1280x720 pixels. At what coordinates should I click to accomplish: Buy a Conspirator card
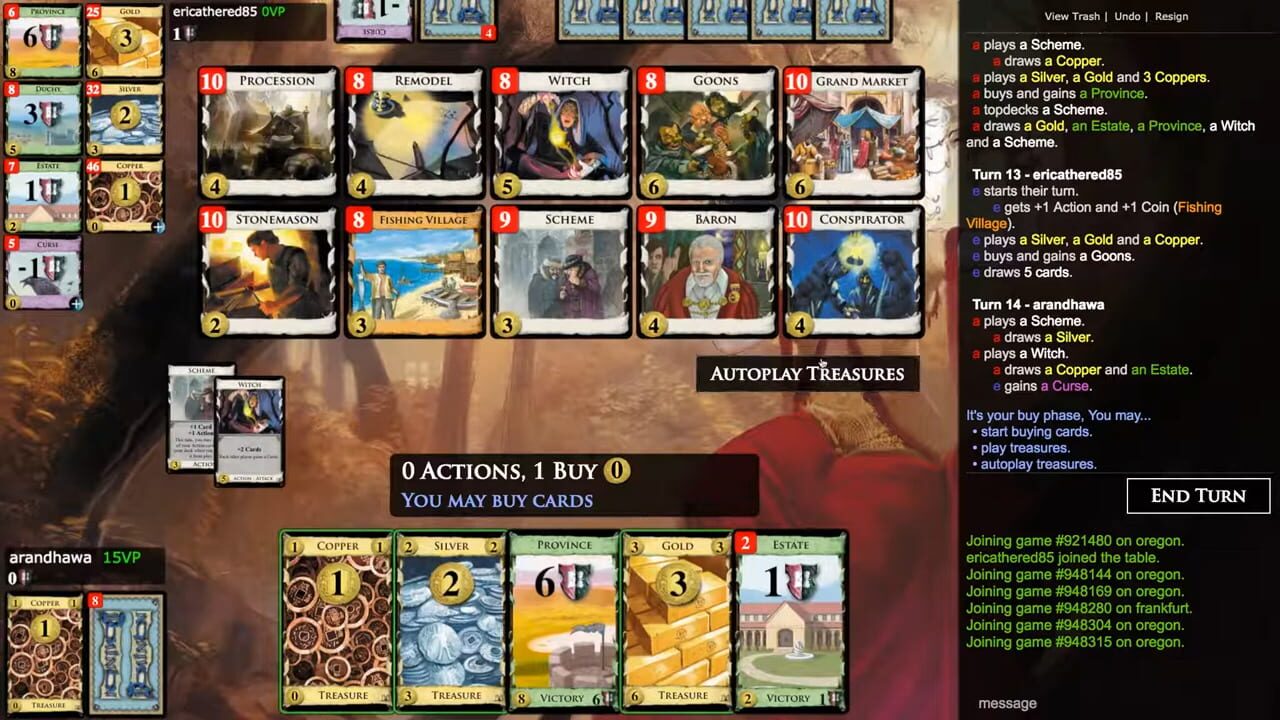[x=853, y=270]
